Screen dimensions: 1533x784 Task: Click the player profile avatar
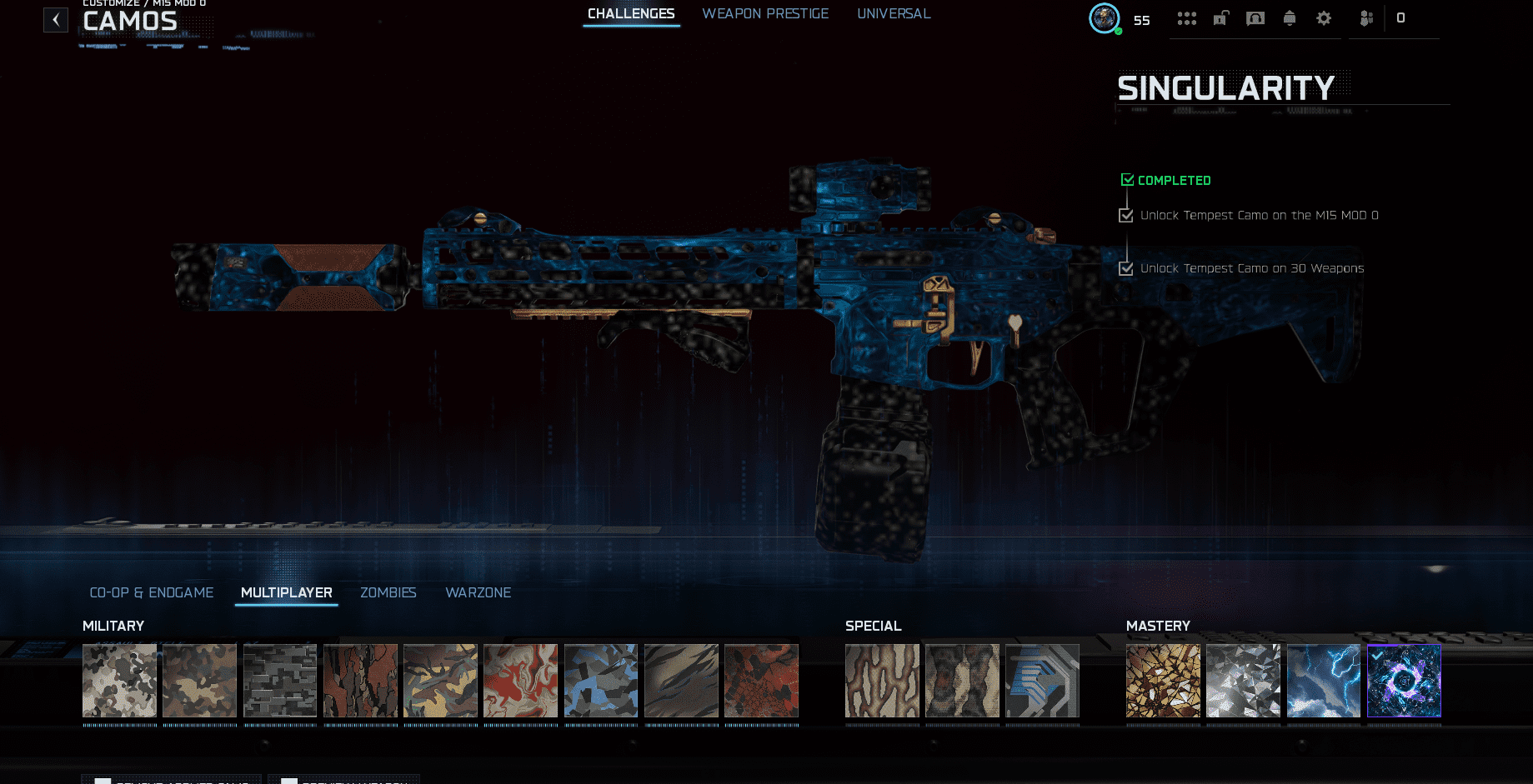pyautogui.click(x=1105, y=17)
